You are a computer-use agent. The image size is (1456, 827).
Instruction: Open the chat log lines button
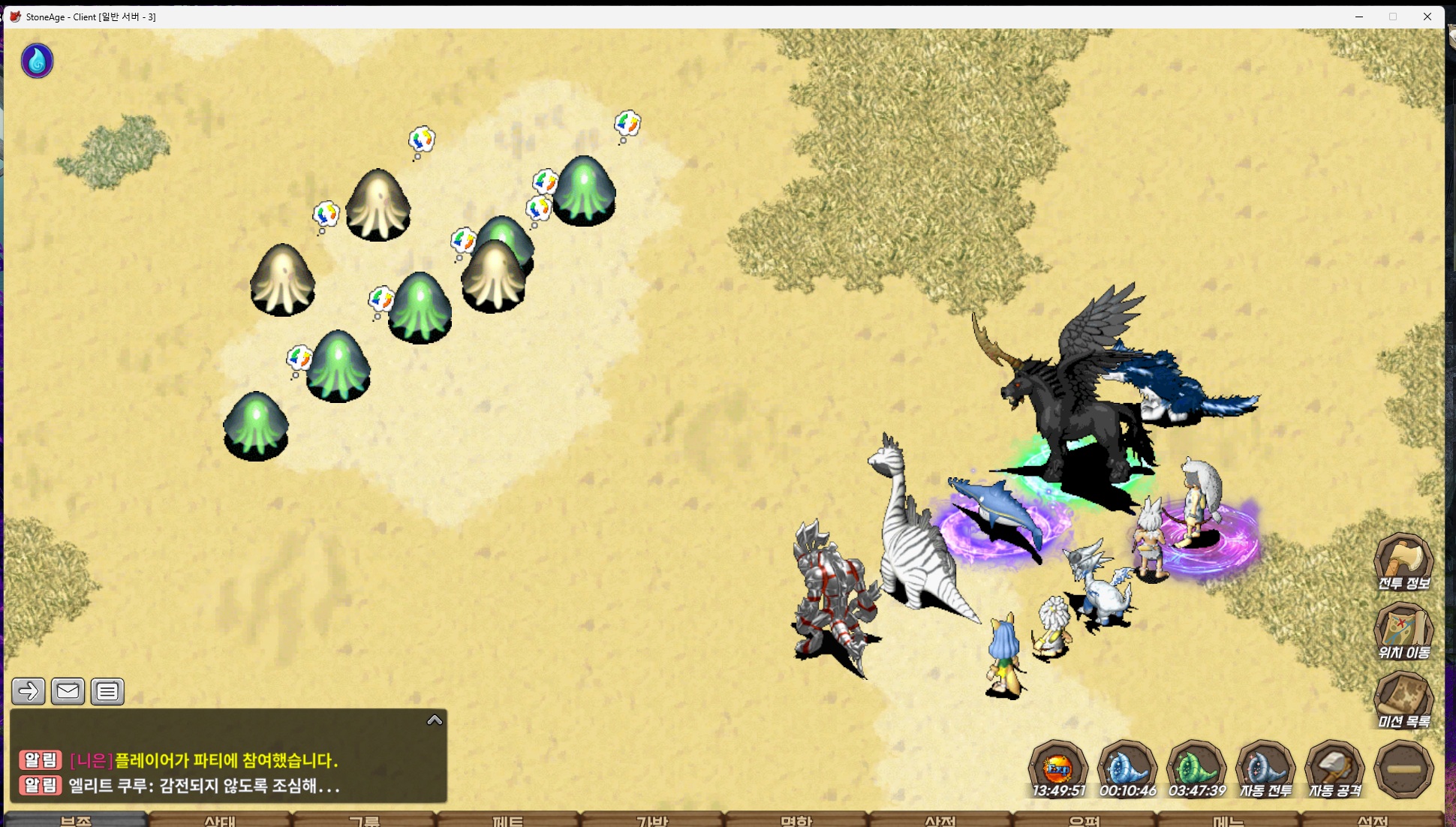[x=107, y=691]
